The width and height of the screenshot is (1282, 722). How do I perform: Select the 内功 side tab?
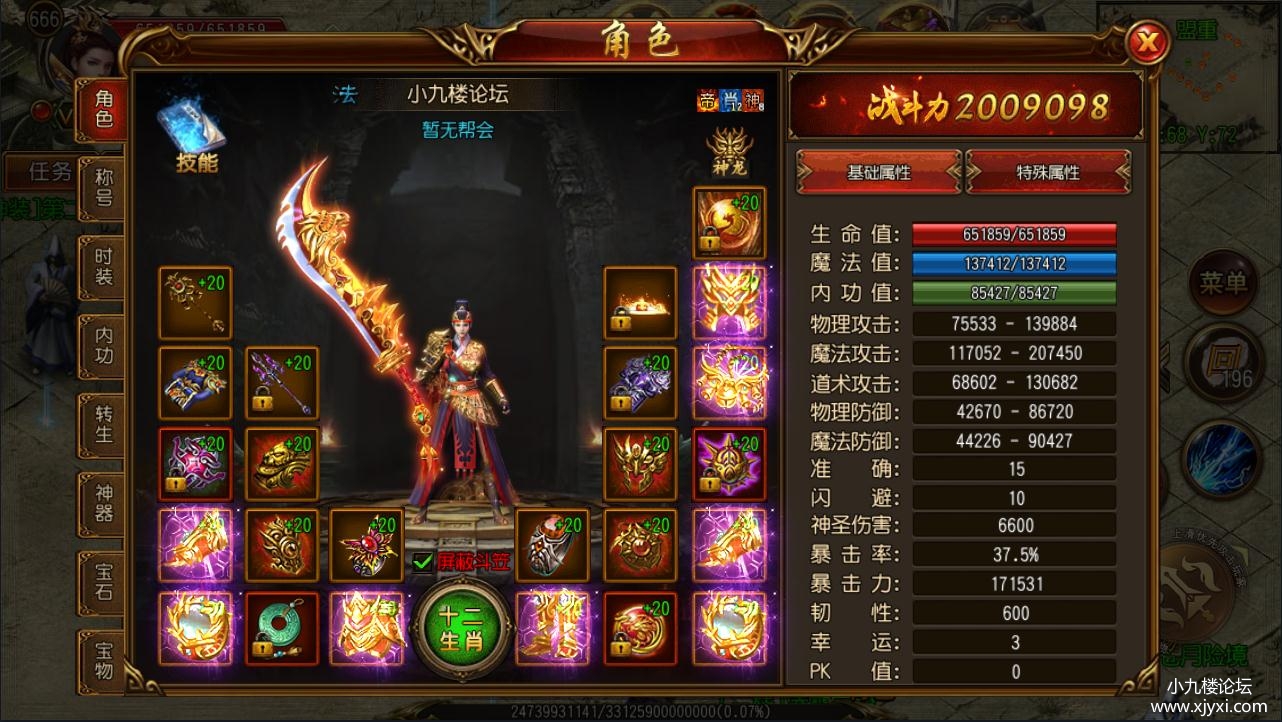(103, 345)
